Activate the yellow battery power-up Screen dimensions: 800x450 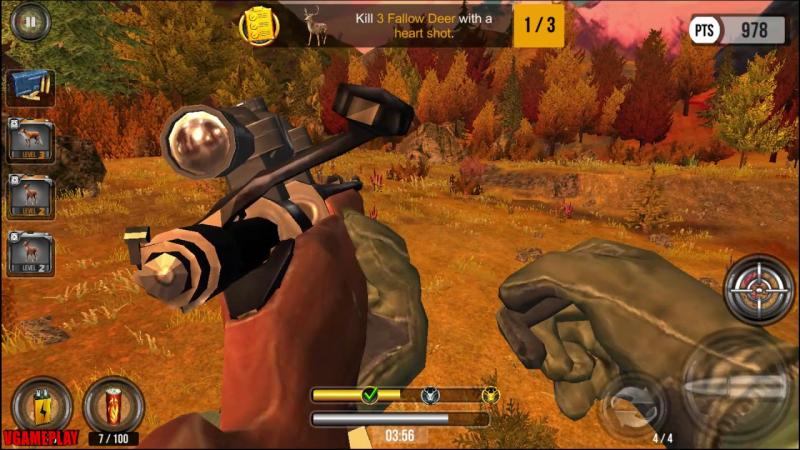(x=42, y=405)
